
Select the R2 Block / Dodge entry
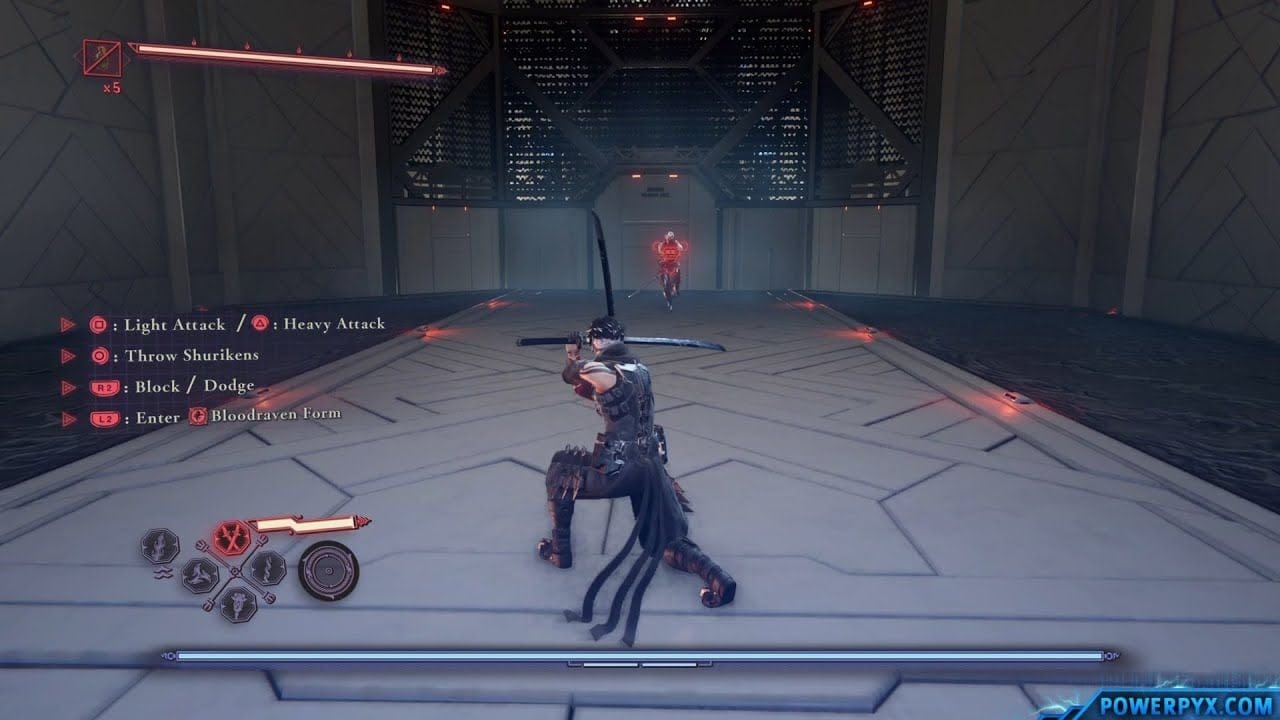pos(104,386)
